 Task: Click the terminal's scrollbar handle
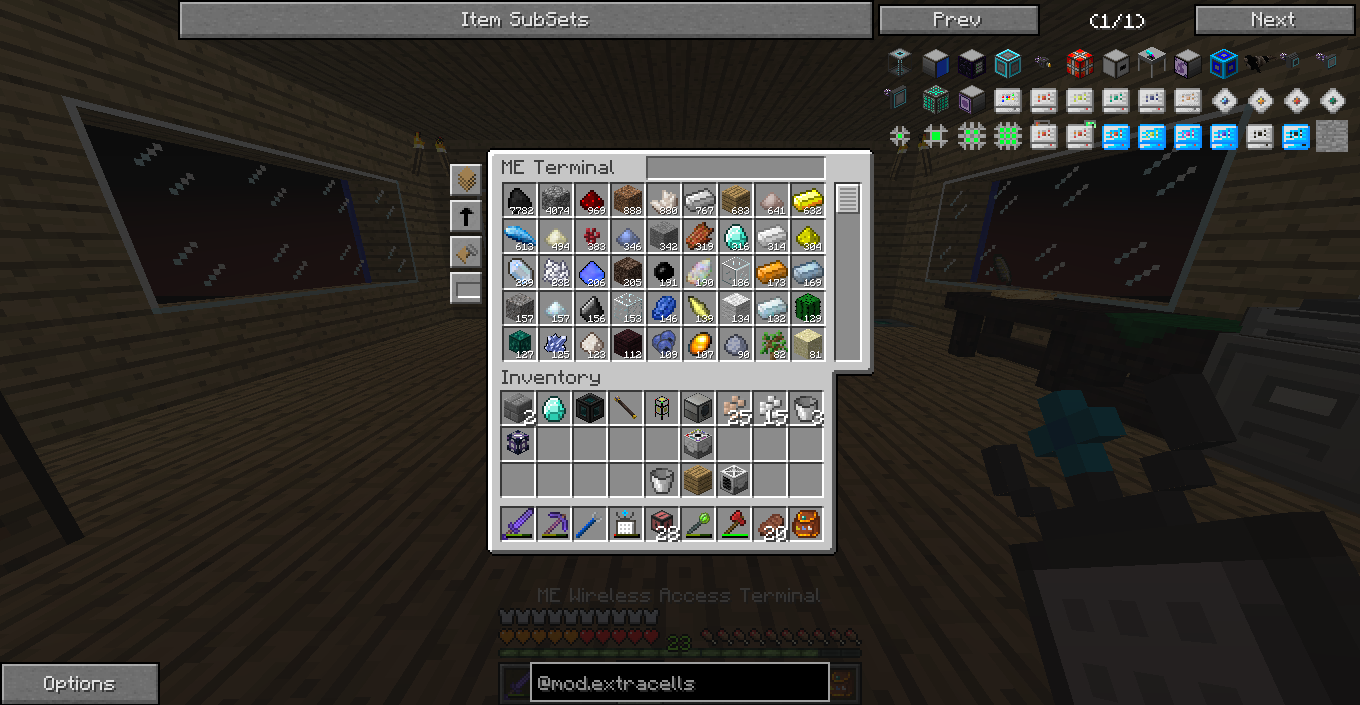[847, 199]
